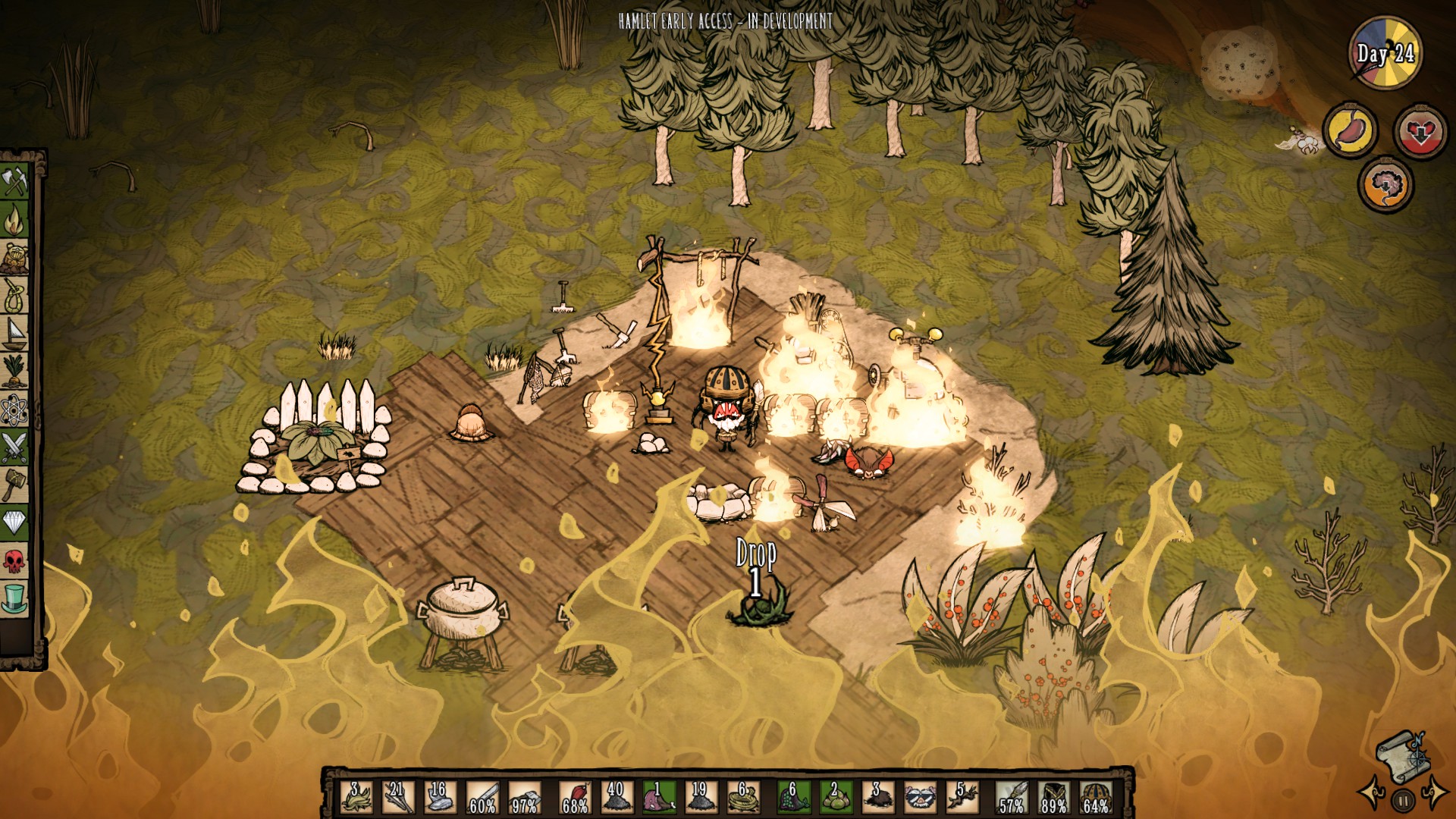Select the machete at 60% durability
Viewport: 1456px width, 819px height.
482,797
